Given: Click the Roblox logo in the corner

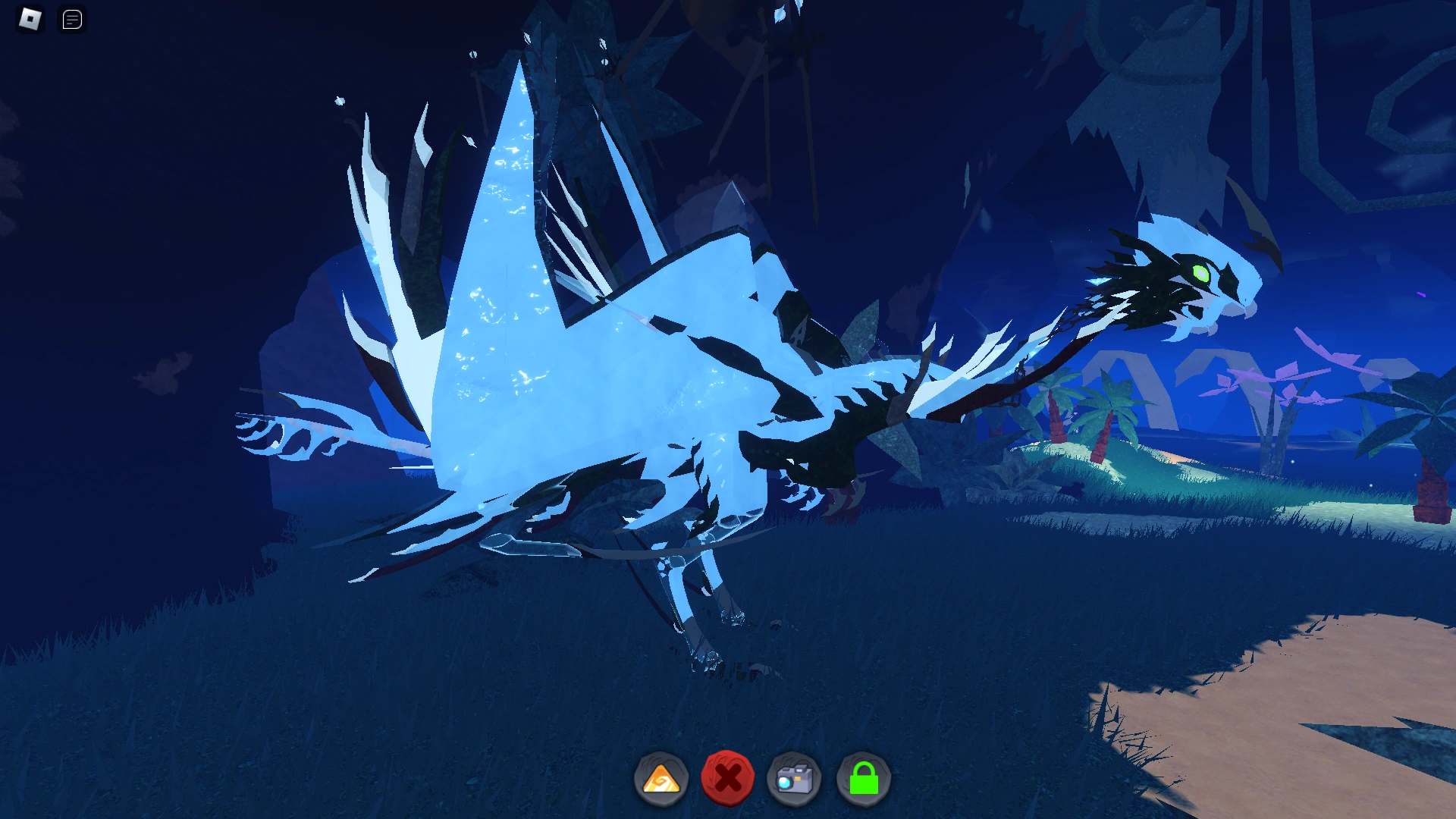Looking at the screenshot, I should pyautogui.click(x=29, y=19).
